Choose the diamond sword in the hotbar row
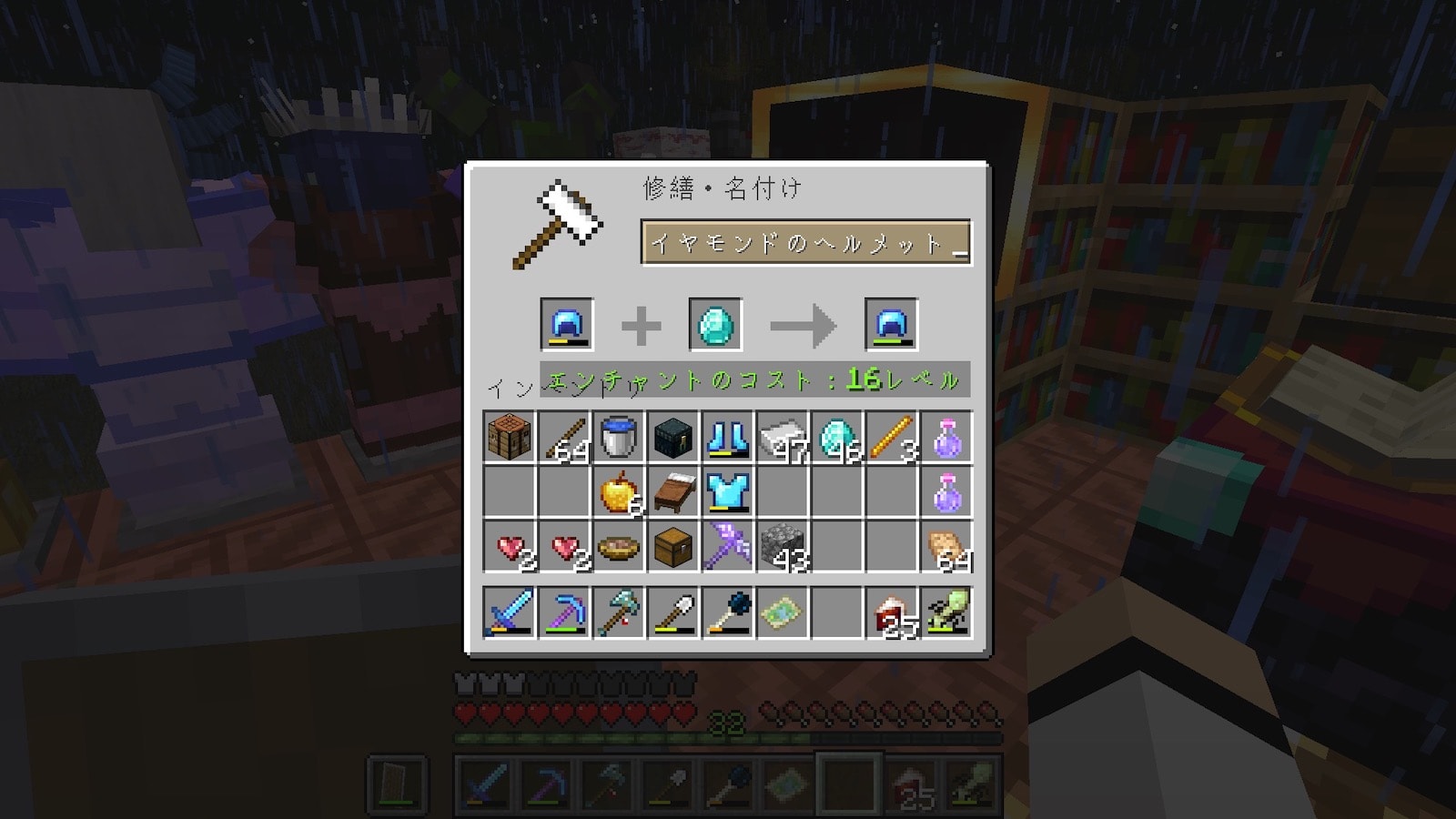 510,612
